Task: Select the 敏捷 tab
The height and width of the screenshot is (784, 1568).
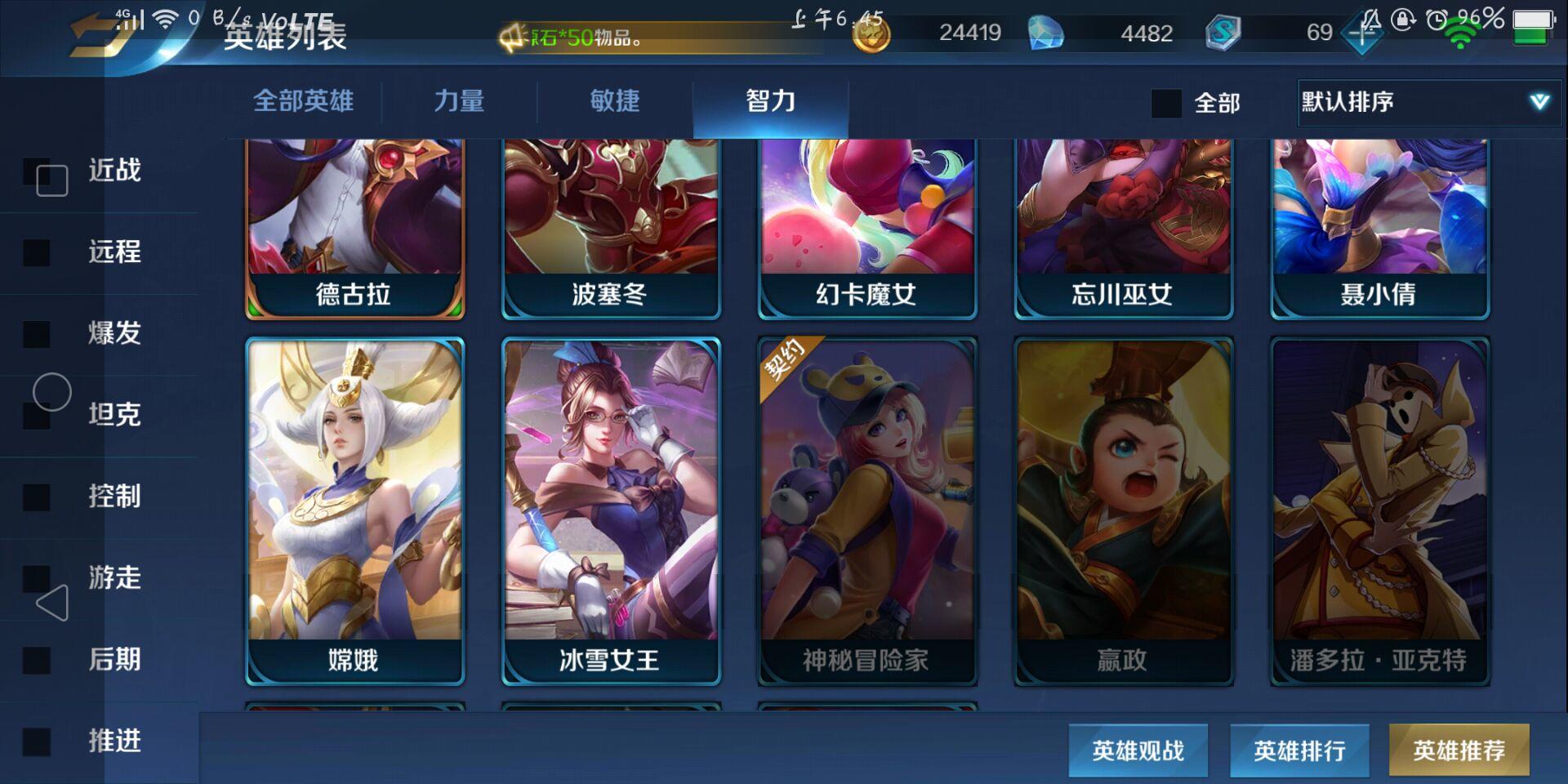Action: [613, 101]
